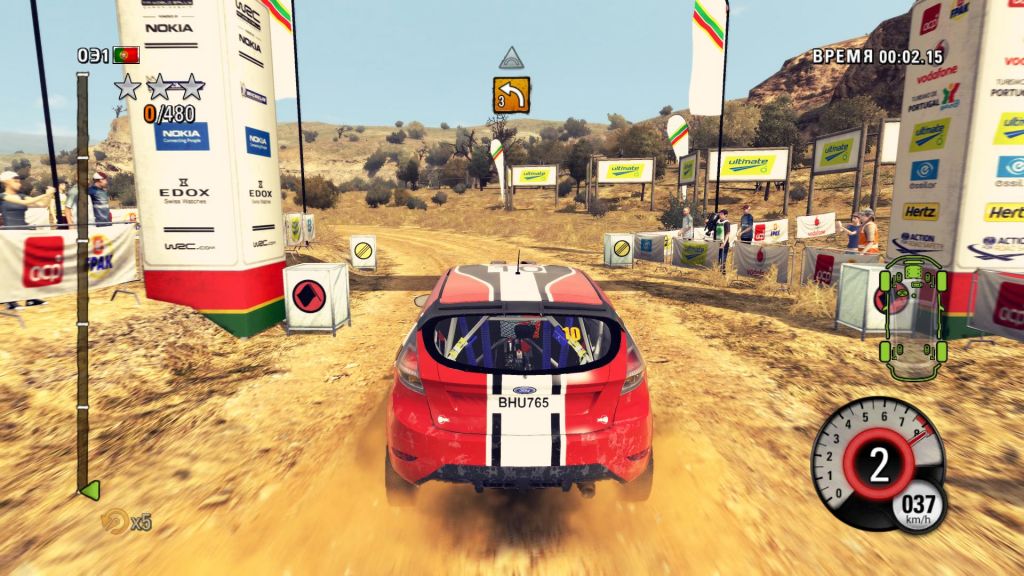Click the Portugal flag stage indicator
The width and height of the screenshot is (1024, 576).
(x=126, y=54)
